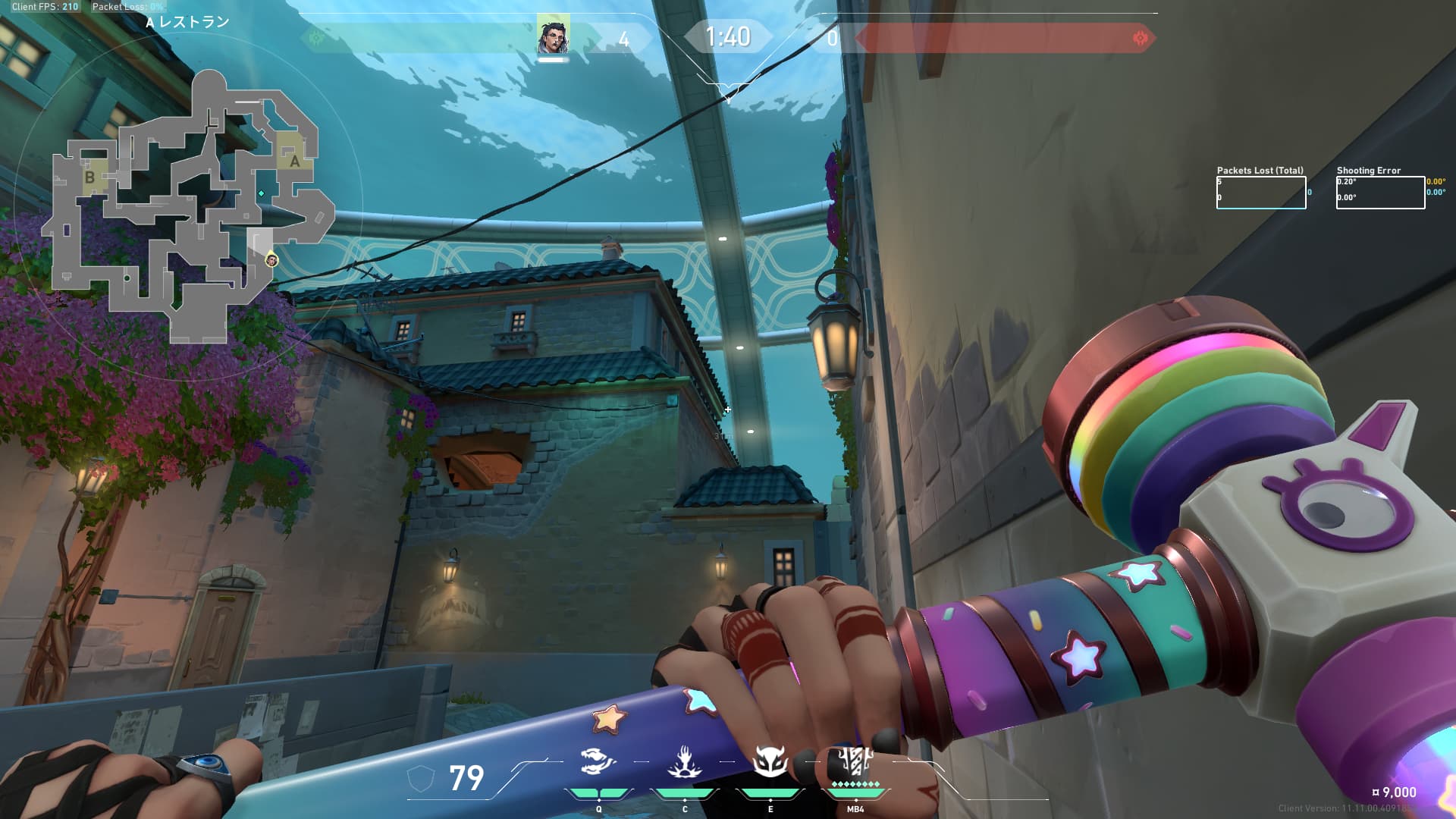Click the green ally team emblem

point(317,37)
